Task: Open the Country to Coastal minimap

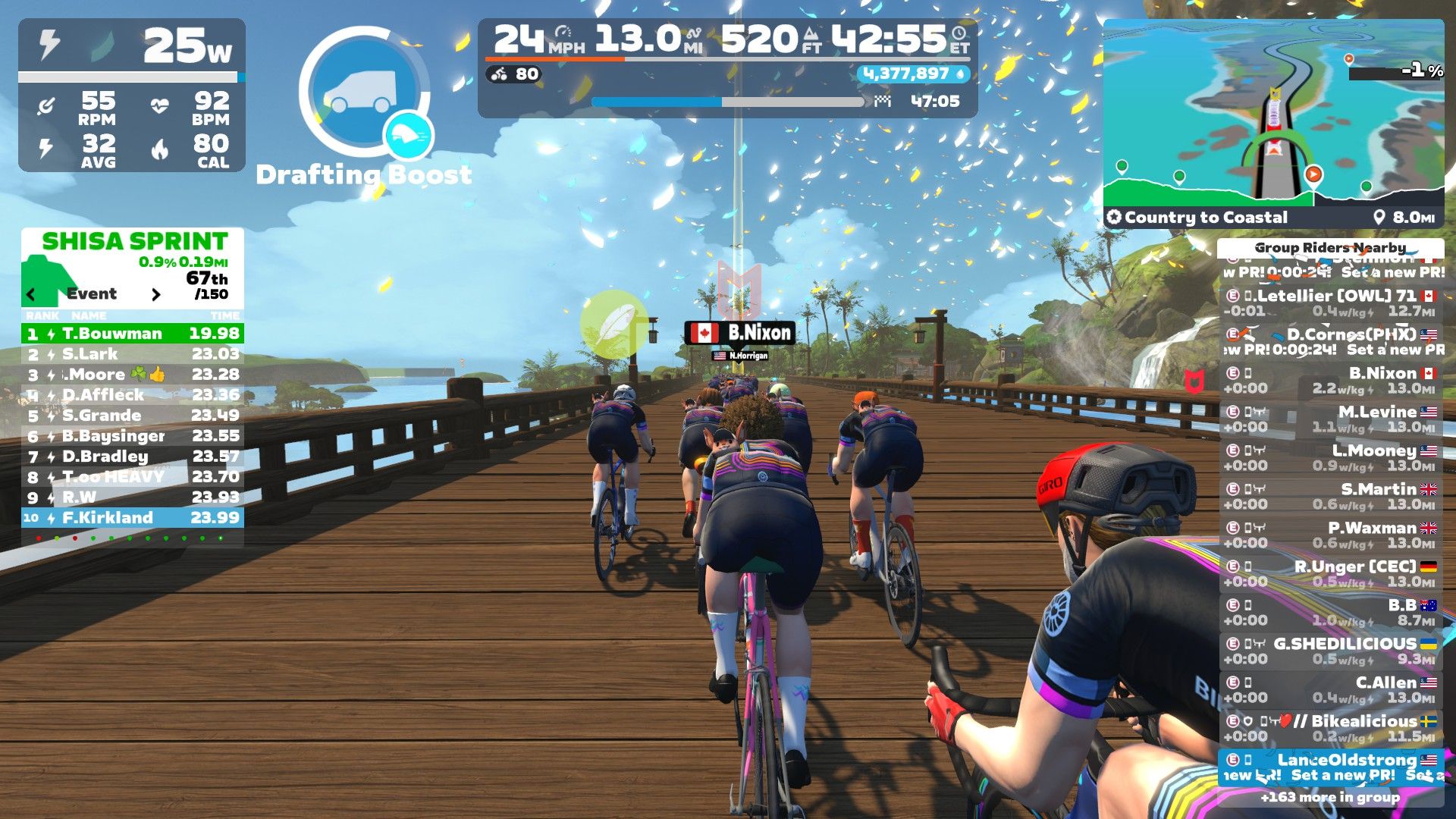Action: pyautogui.click(x=1273, y=114)
